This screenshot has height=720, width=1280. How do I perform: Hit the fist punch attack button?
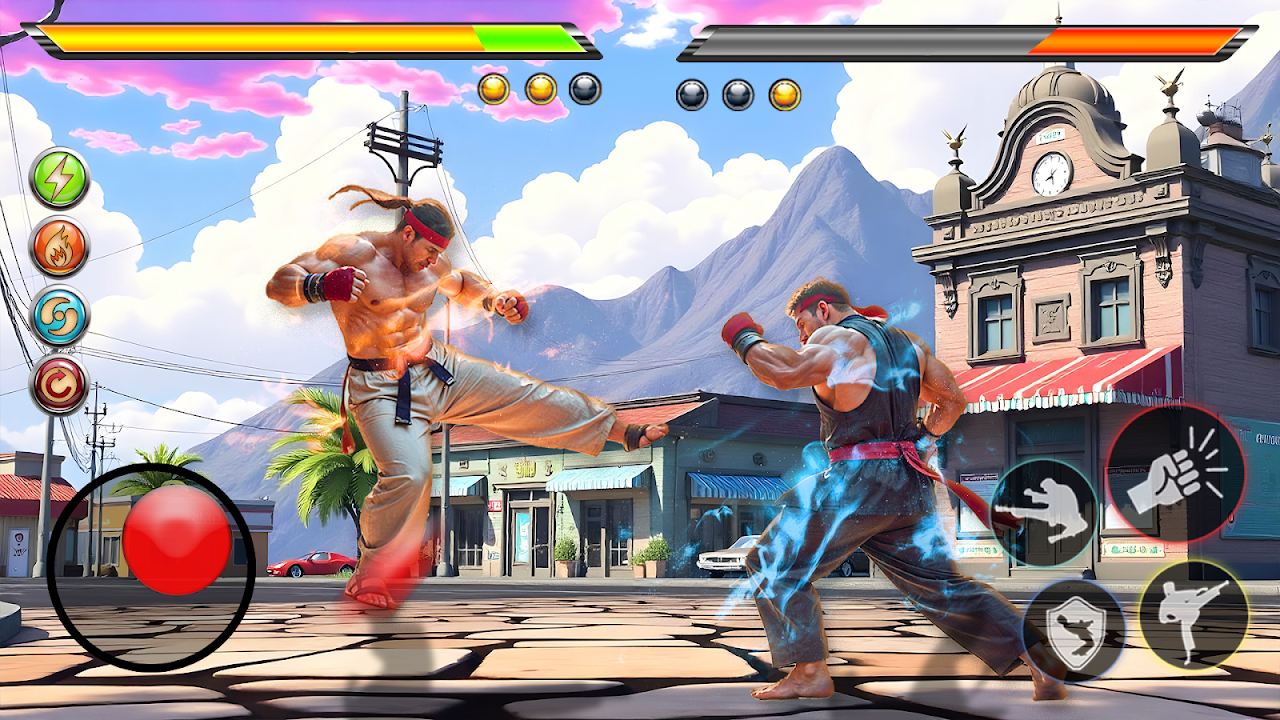coord(1174,474)
